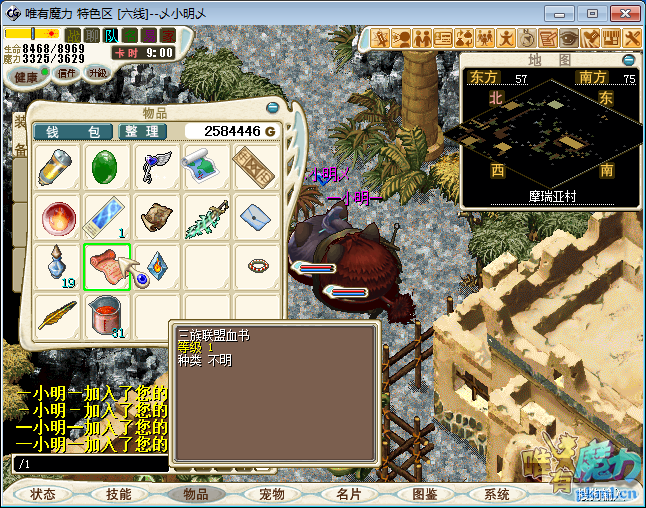
Task: Select the blue potion flask stack
Action: 58,265
